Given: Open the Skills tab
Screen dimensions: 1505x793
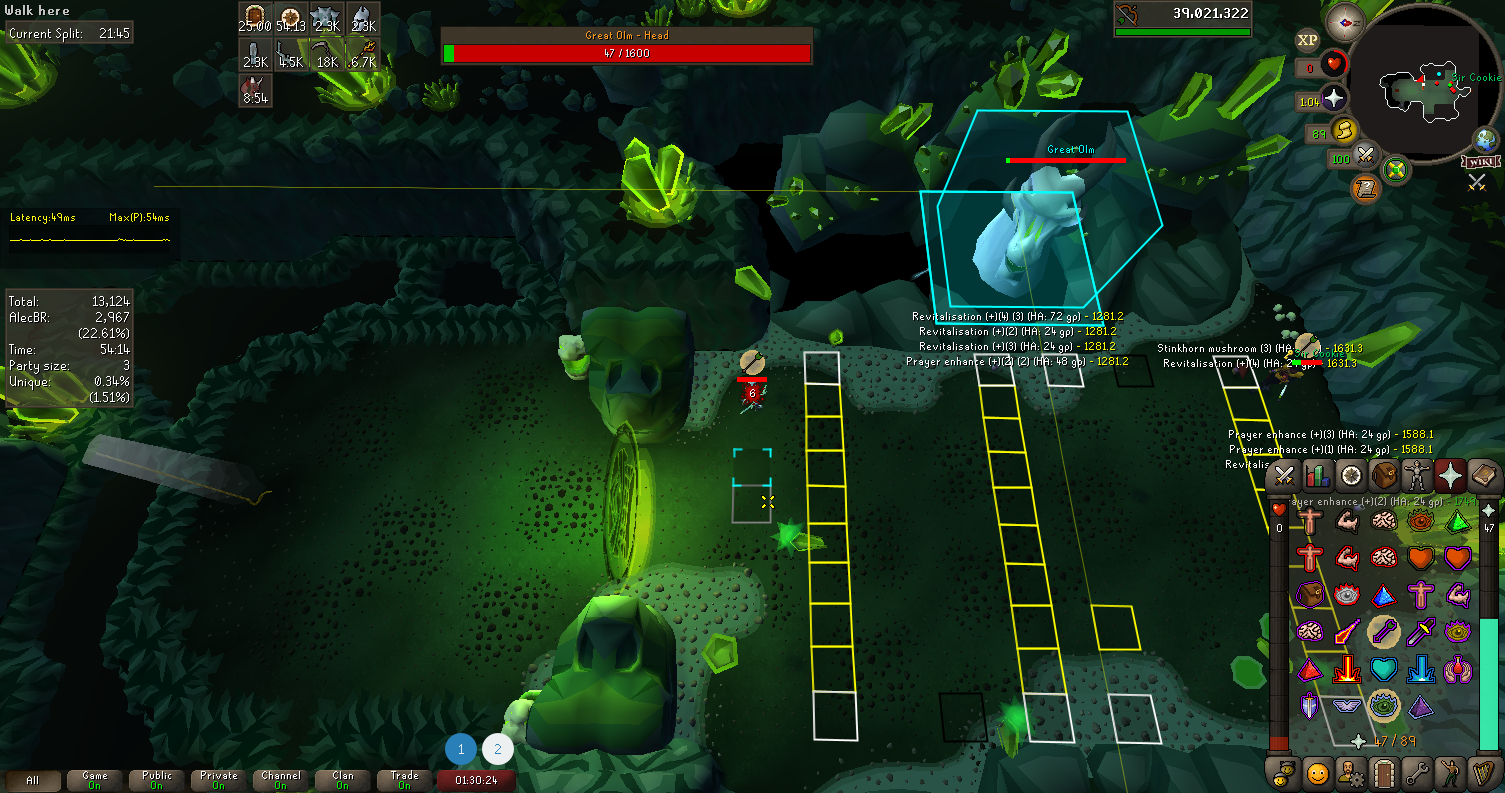Looking at the screenshot, I should click(1318, 476).
